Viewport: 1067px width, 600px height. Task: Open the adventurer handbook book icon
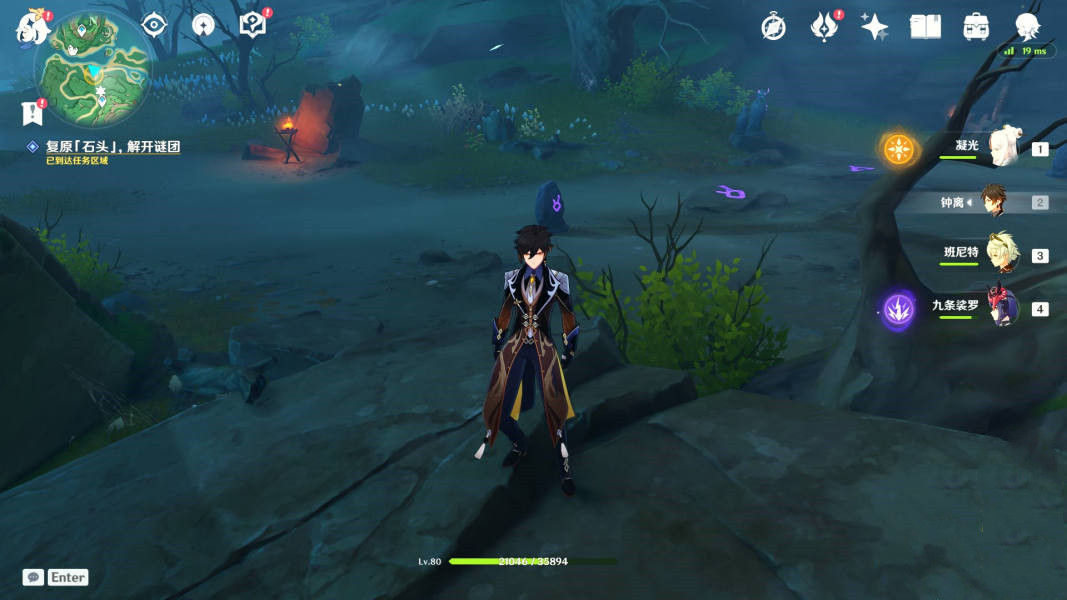pos(925,27)
